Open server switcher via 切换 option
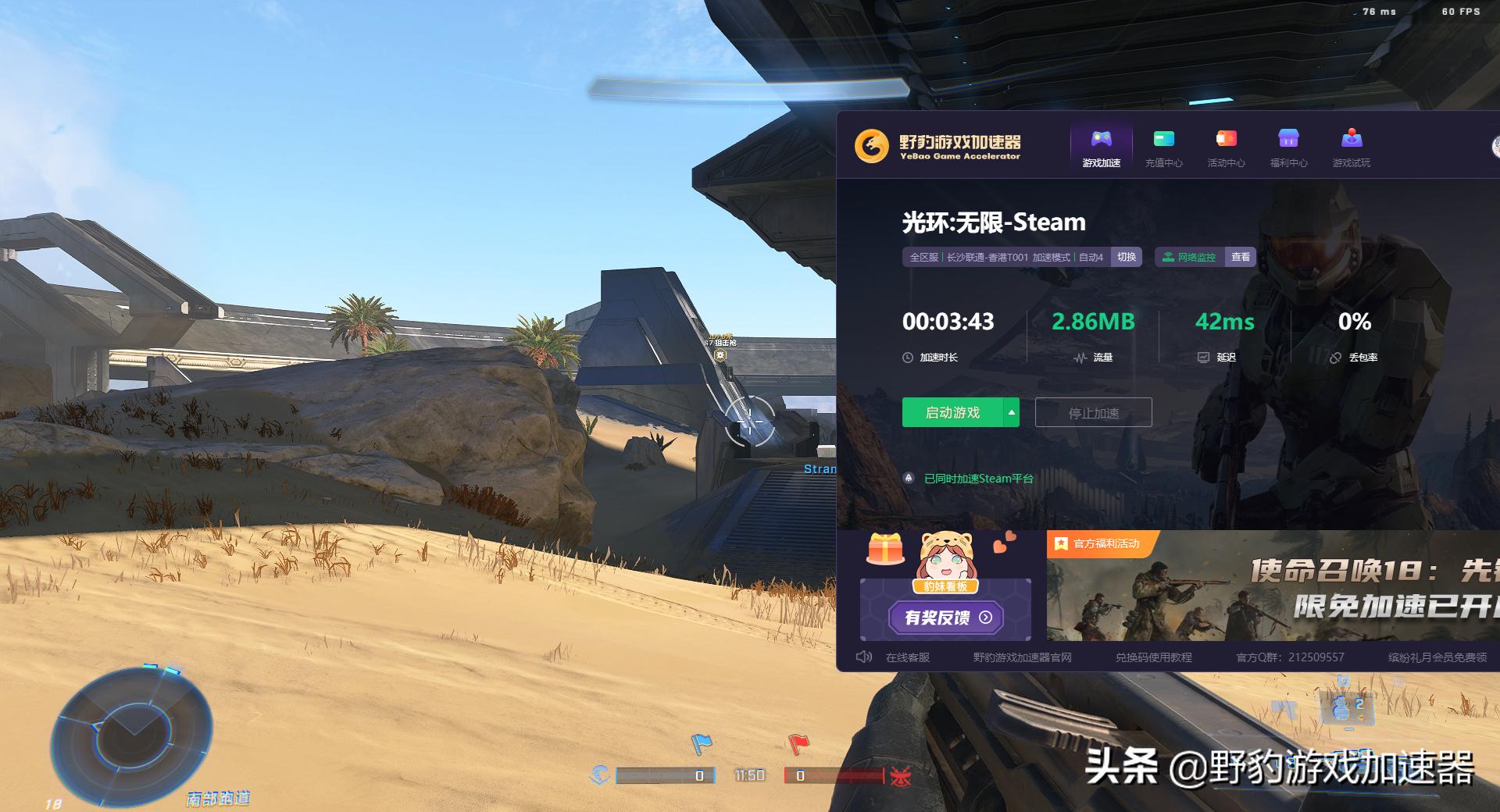This screenshot has width=1500, height=812. click(x=1126, y=256)
